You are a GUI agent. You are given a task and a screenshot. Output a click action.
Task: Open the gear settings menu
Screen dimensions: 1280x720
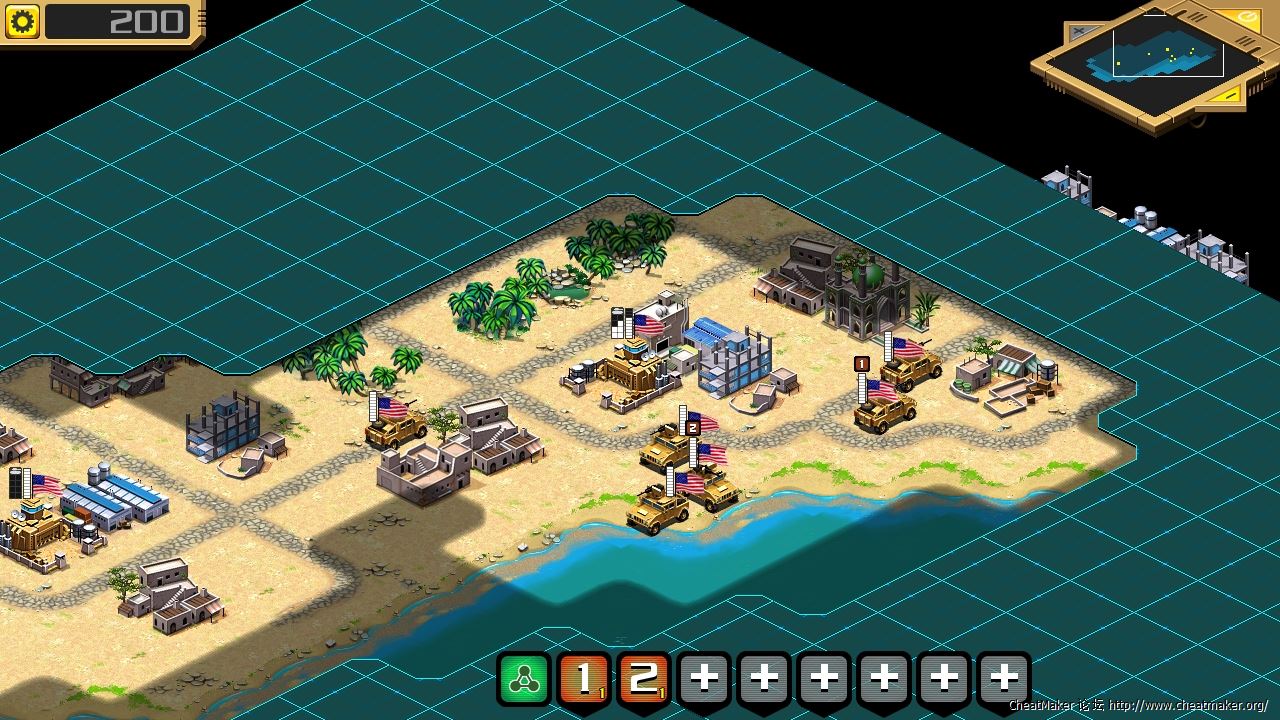click(x=22, y=21)
